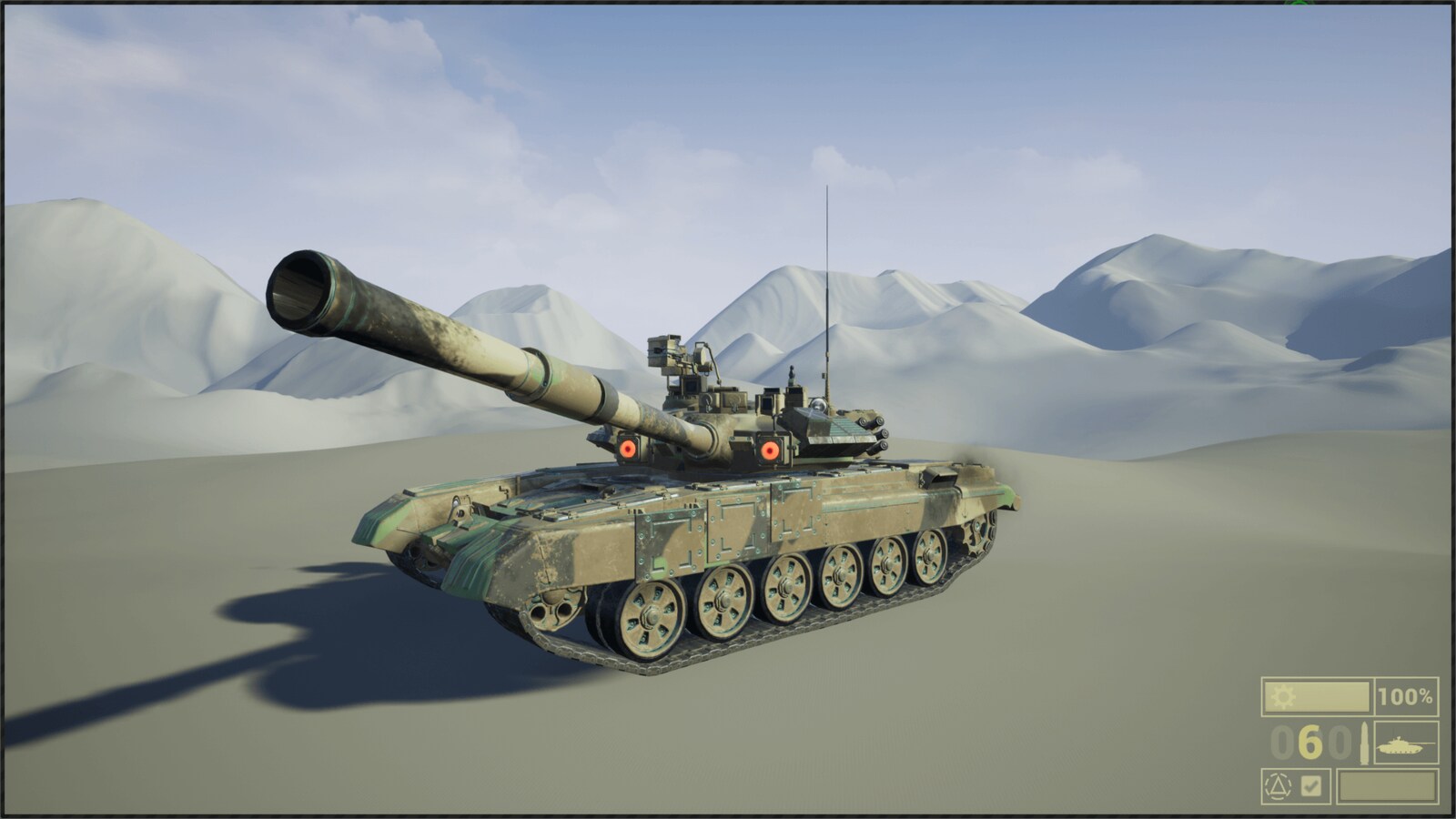Click the empty reload bar at bottom right
1456x819 pixels.
coord(1387,785)
